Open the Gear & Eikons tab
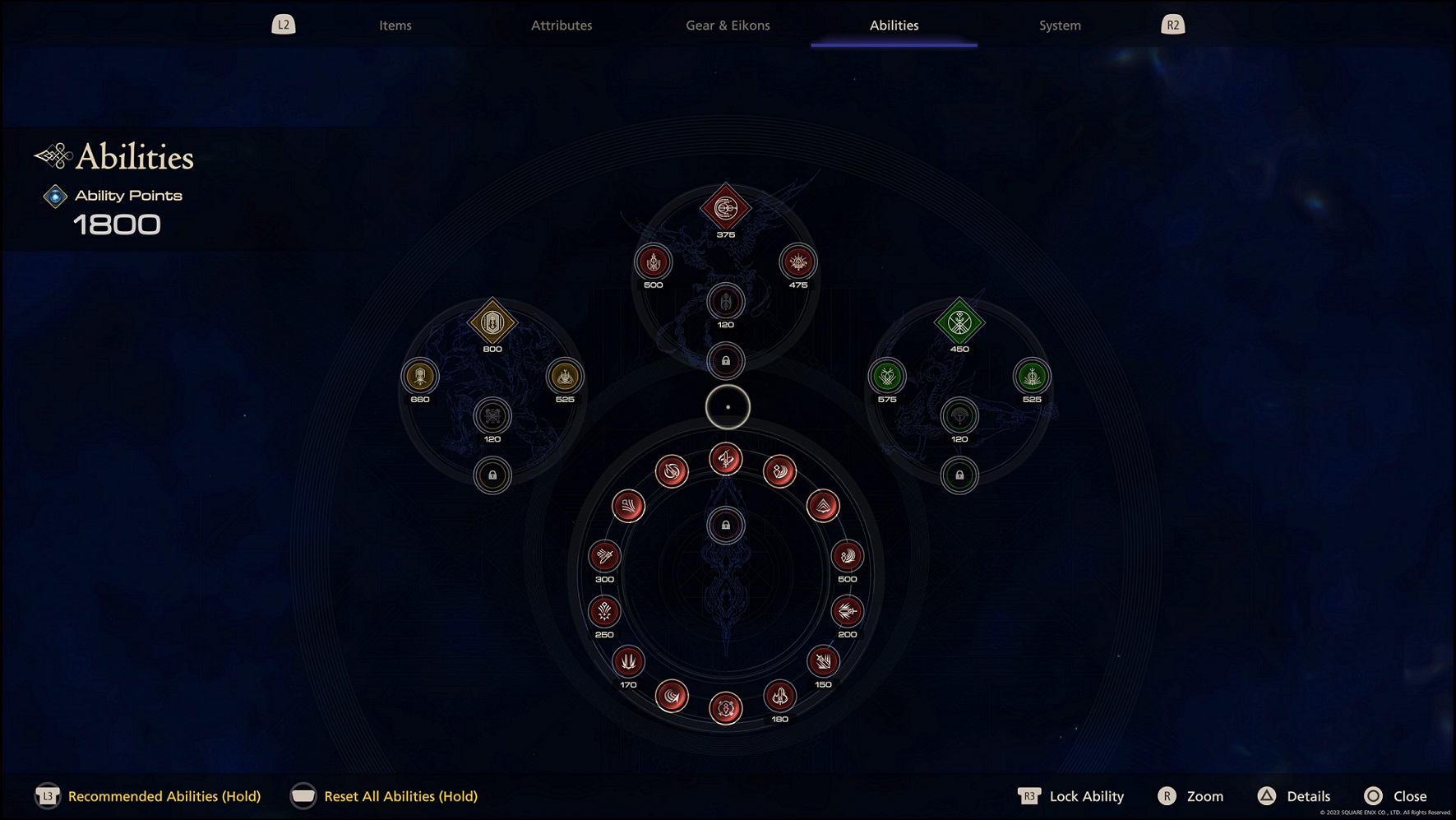Screen dimensions: 1456x820 (x=727, y=25)
